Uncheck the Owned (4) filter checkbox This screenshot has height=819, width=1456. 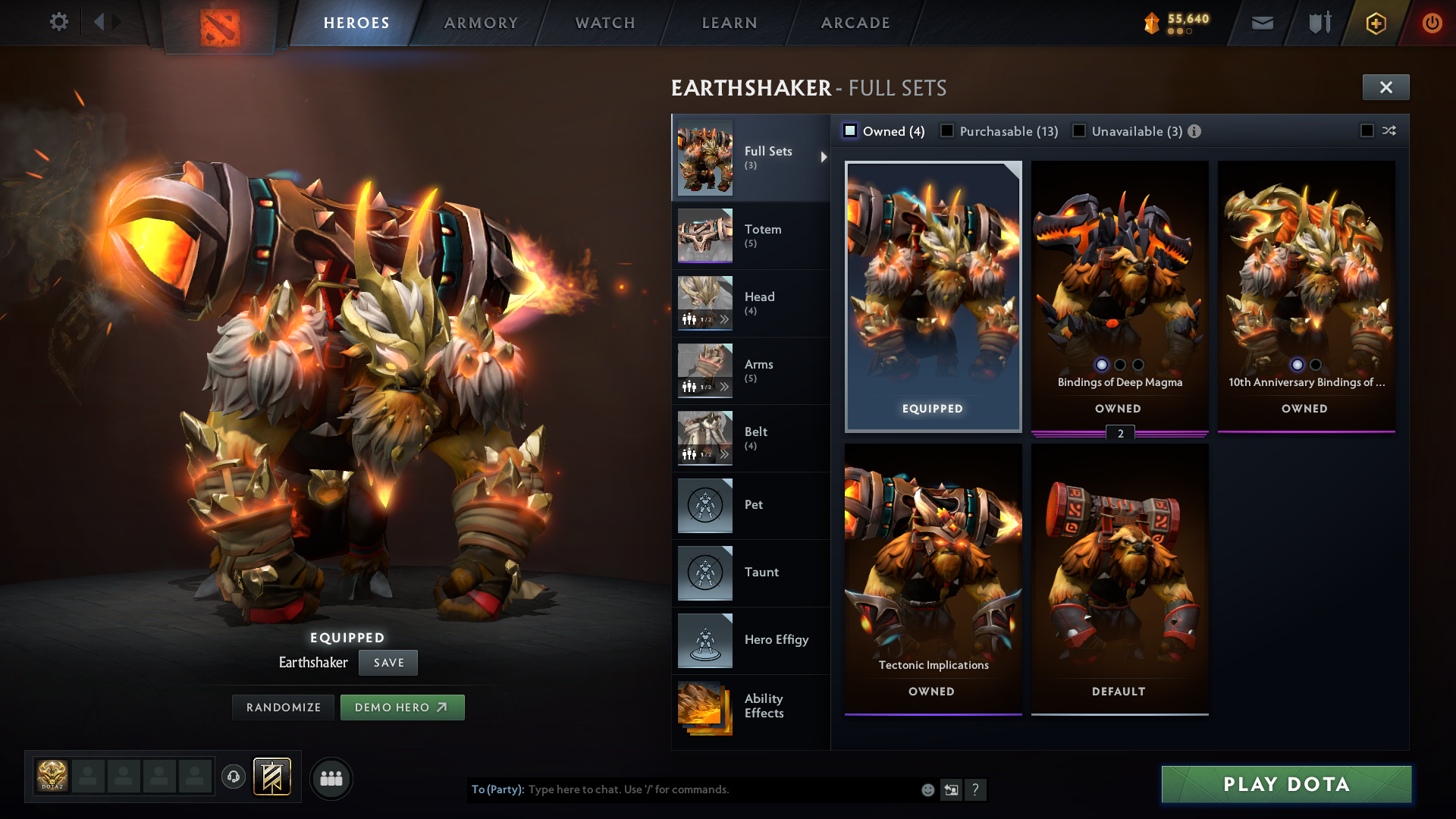(x=850, y=130)
